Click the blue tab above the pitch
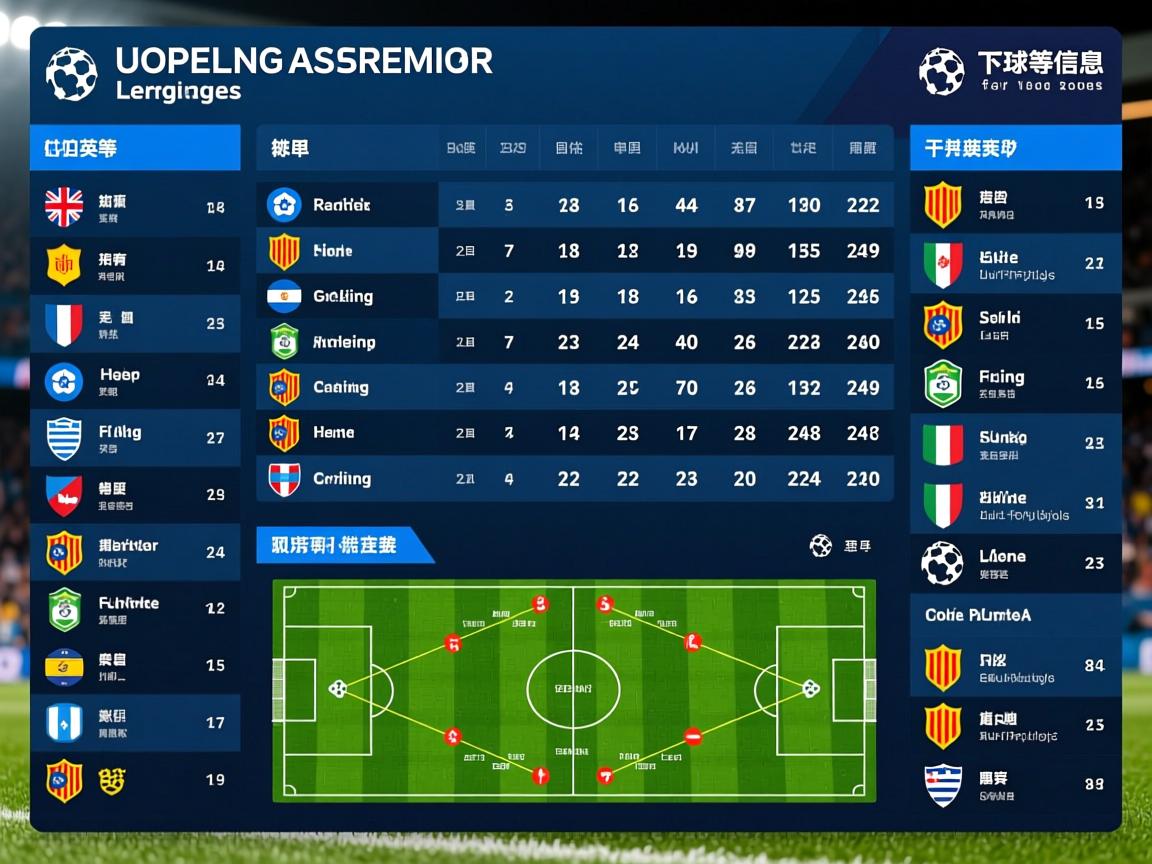This screenshot has width=1152, height=864. 340,545
